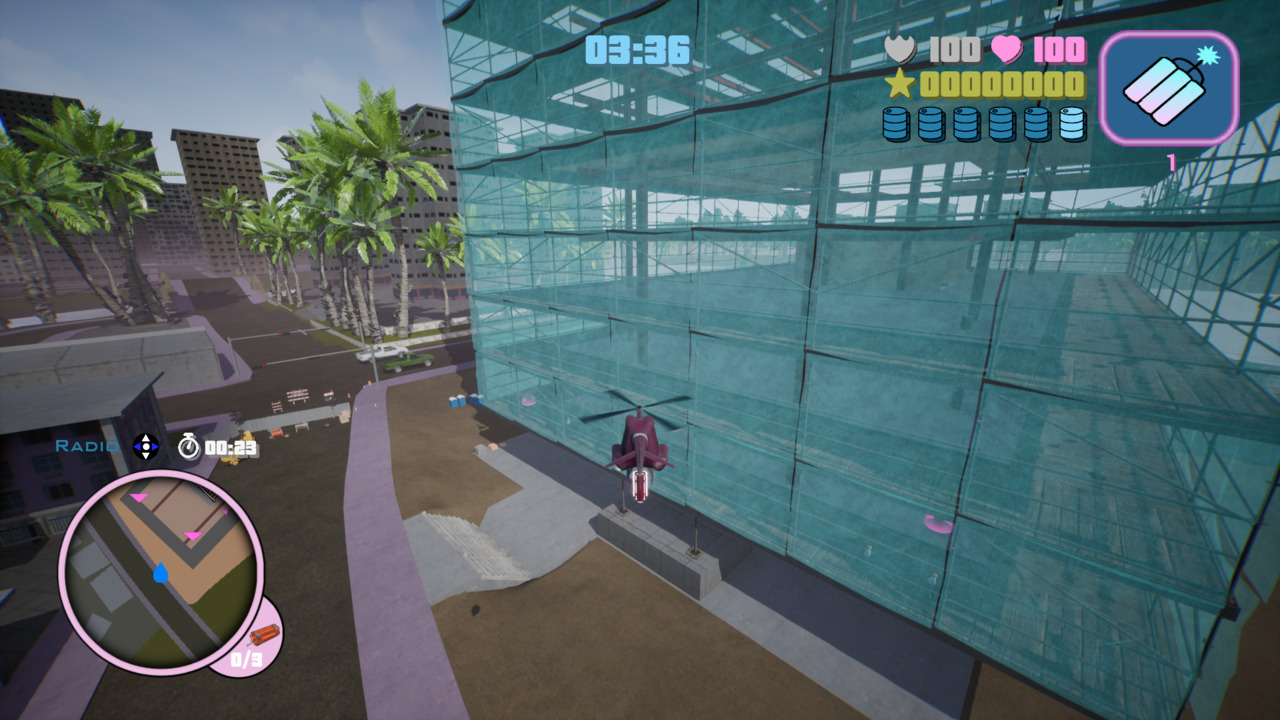Click the stopwatch icon beside 00:23
The width and height of the screenshot is (1280, 720).
pyautogui.click(x=189, y=450)
